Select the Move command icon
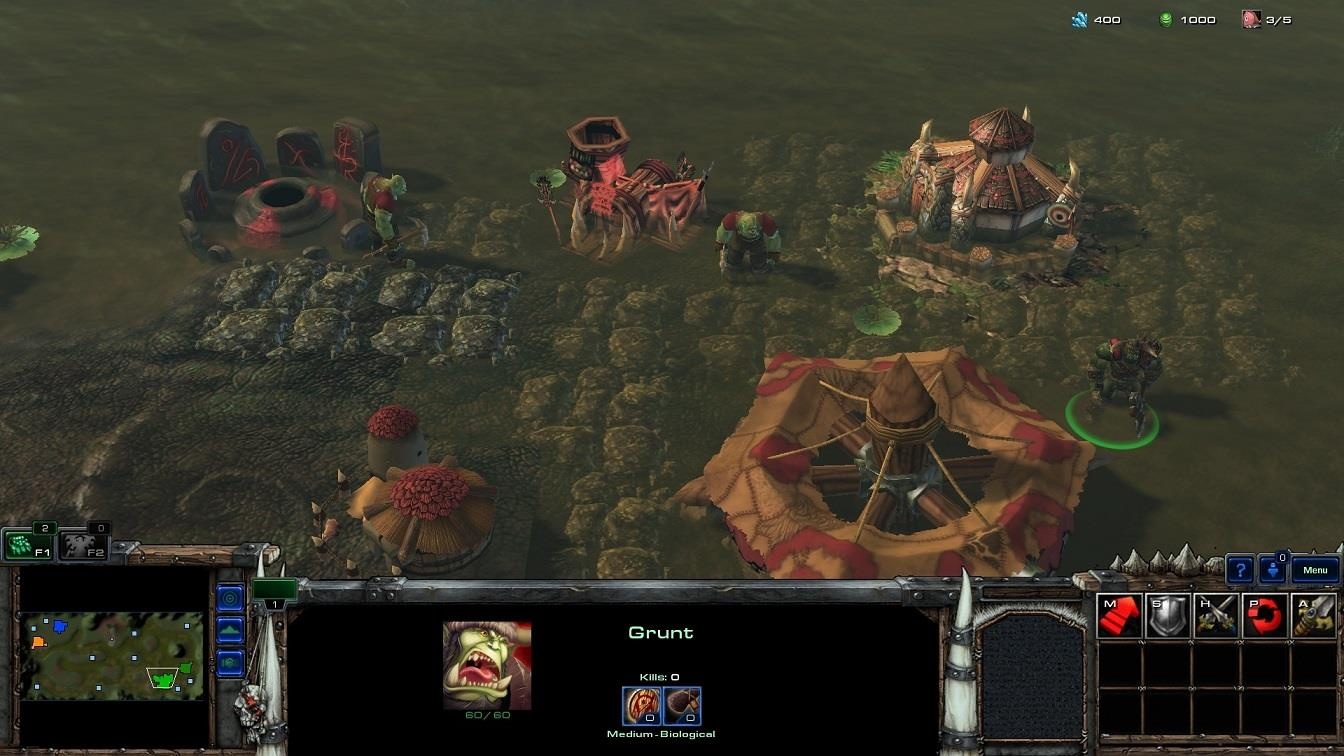Image resolution: width=1344 pixels, height=756 pixels. tap(1118, 615)
